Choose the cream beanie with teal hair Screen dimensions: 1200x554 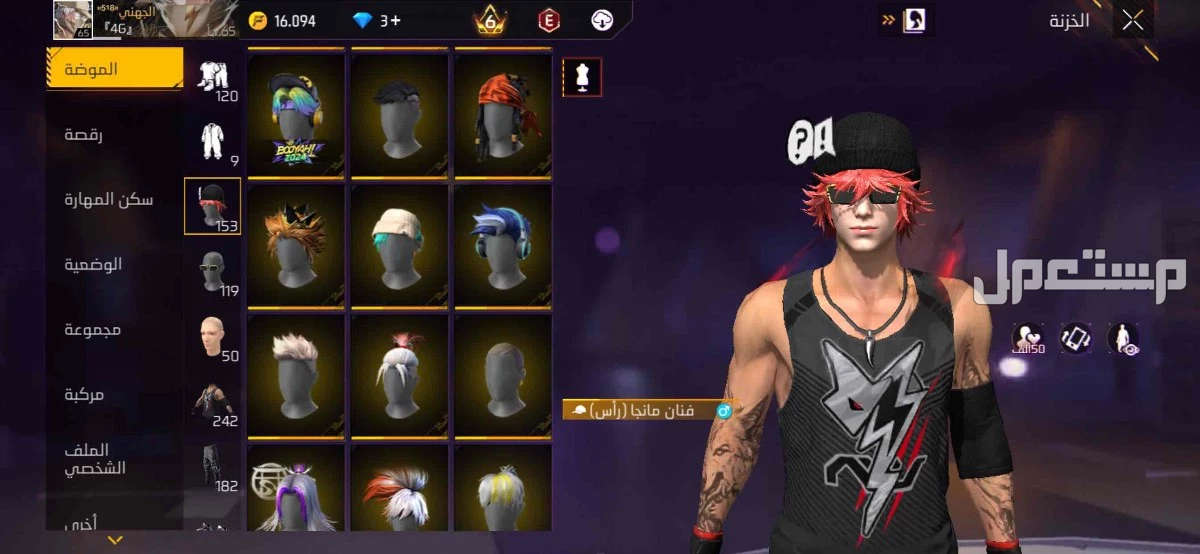click(399, 245)
